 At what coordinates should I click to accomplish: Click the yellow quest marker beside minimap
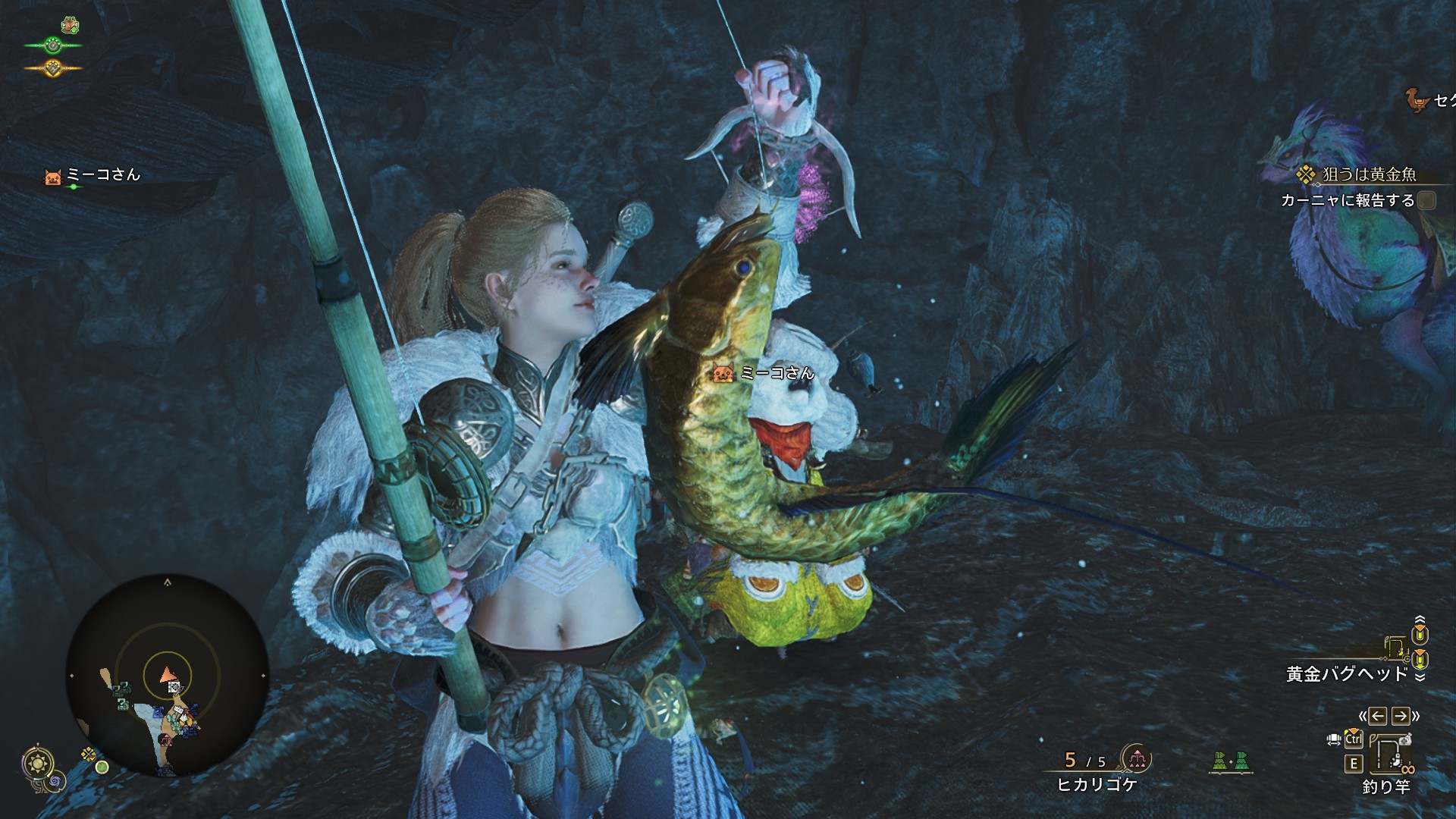[x=89, y=754]
